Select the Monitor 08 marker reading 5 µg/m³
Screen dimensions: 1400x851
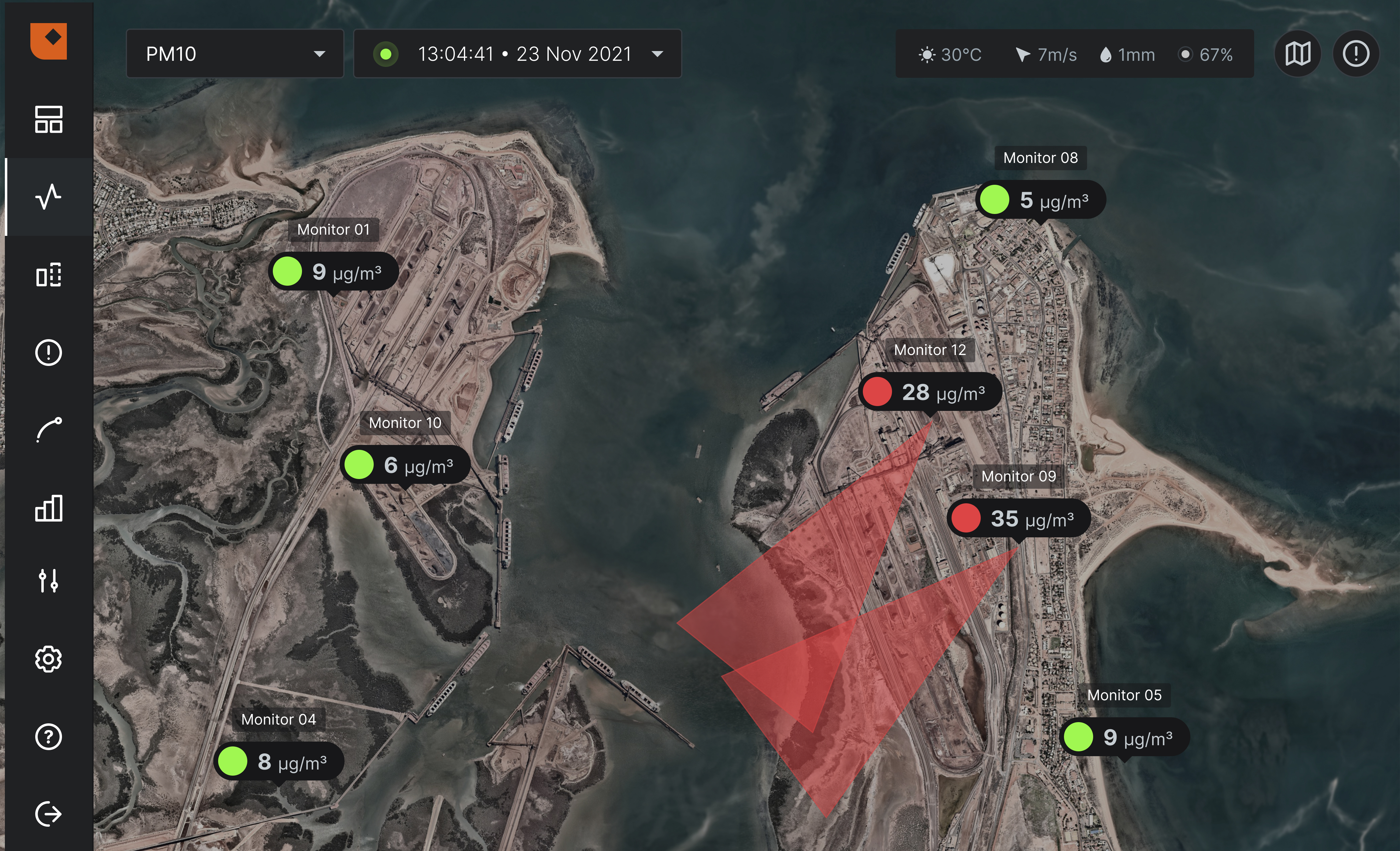(x=1040, y=200)
